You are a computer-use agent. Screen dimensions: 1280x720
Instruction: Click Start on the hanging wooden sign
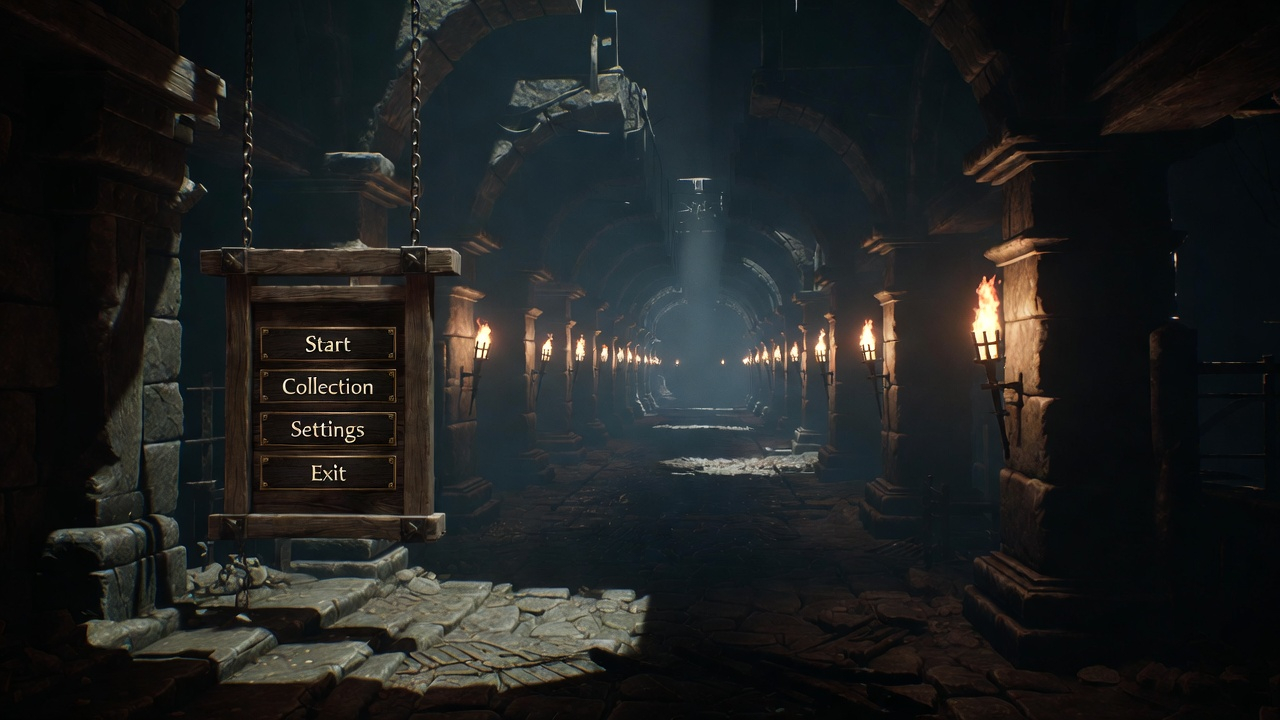[328, 344]
